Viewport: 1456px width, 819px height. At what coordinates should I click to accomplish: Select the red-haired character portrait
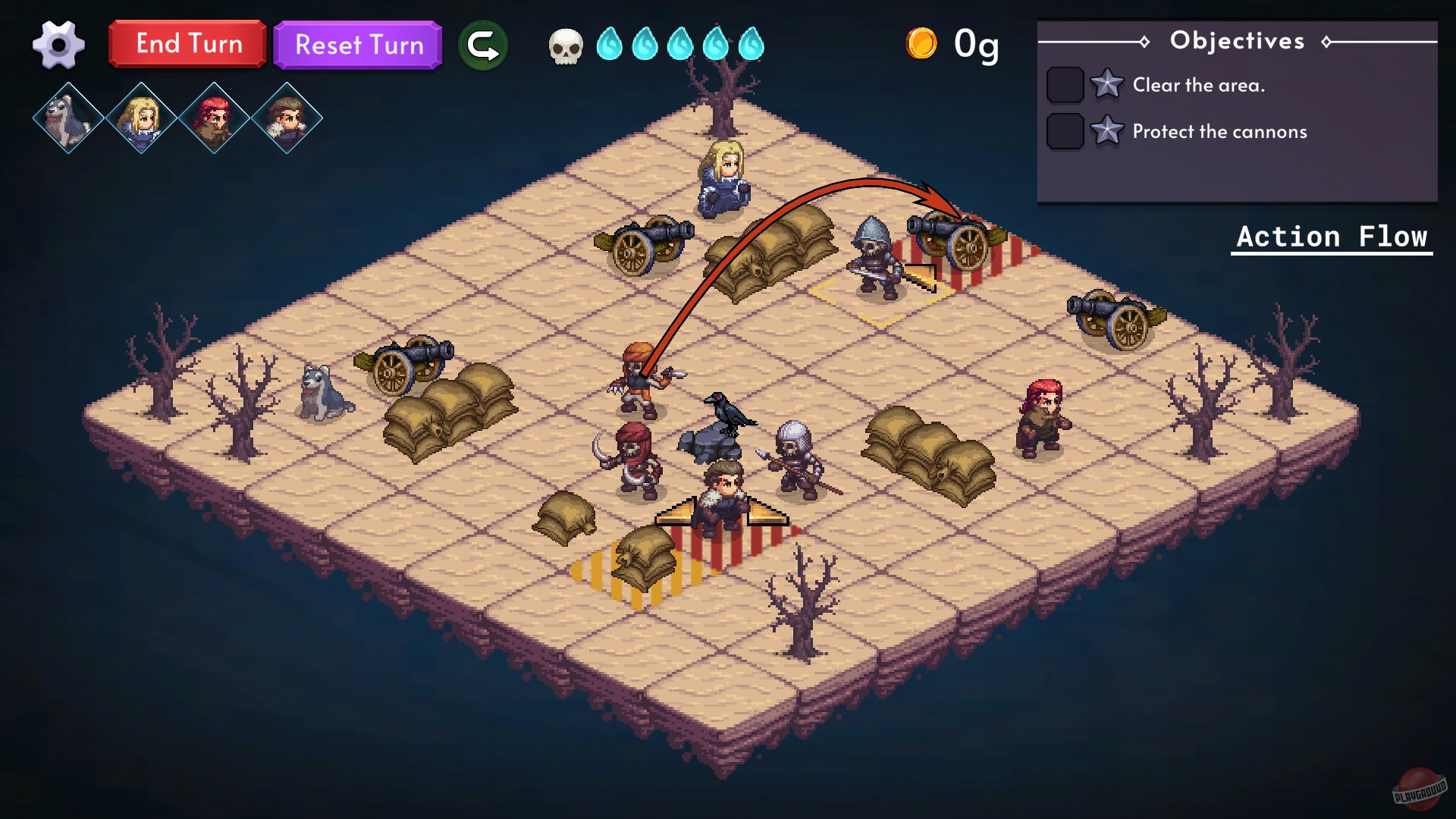pos(213,118)
